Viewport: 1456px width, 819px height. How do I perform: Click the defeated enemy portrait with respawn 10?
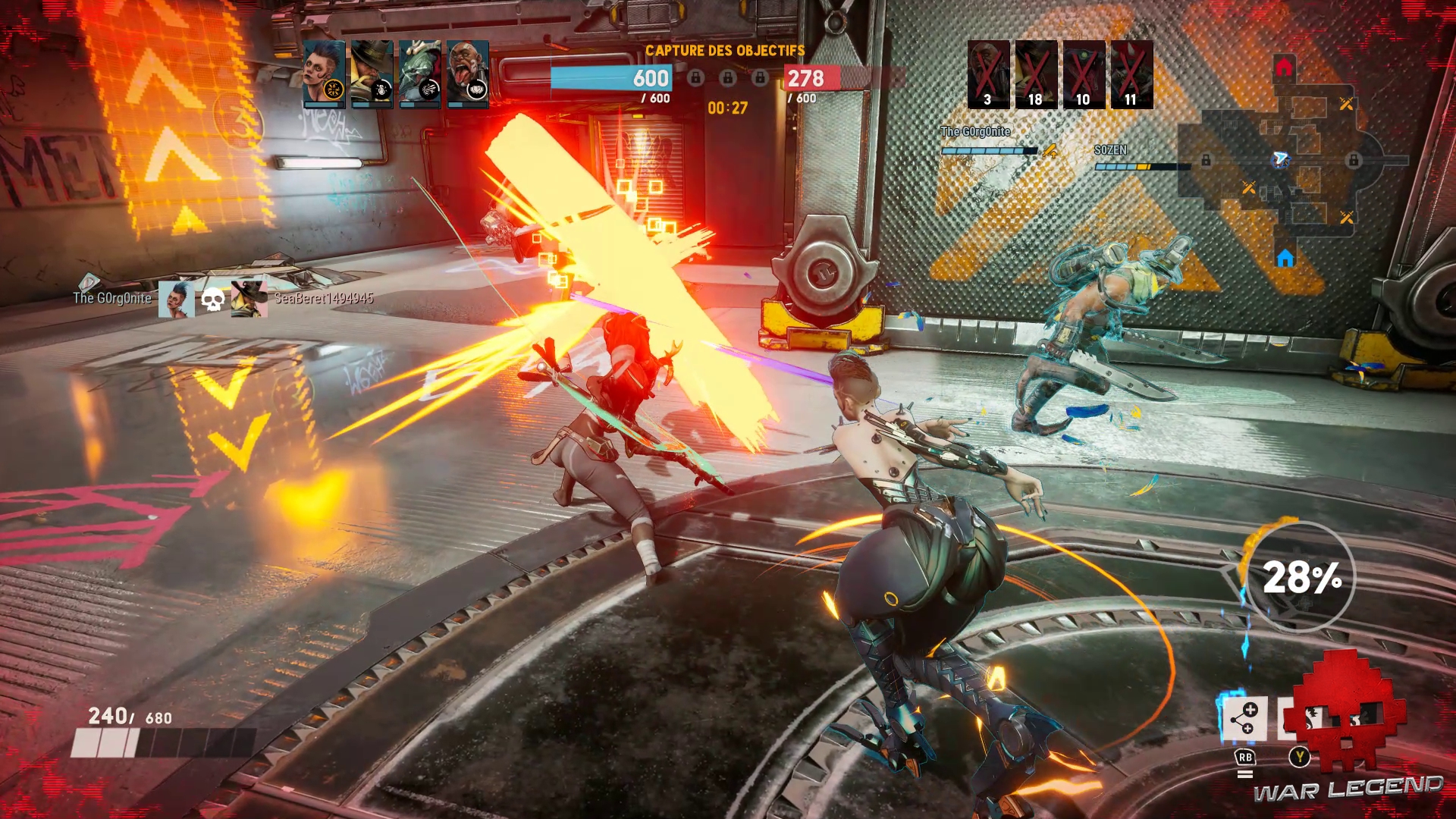click(x=1084, y=74)
